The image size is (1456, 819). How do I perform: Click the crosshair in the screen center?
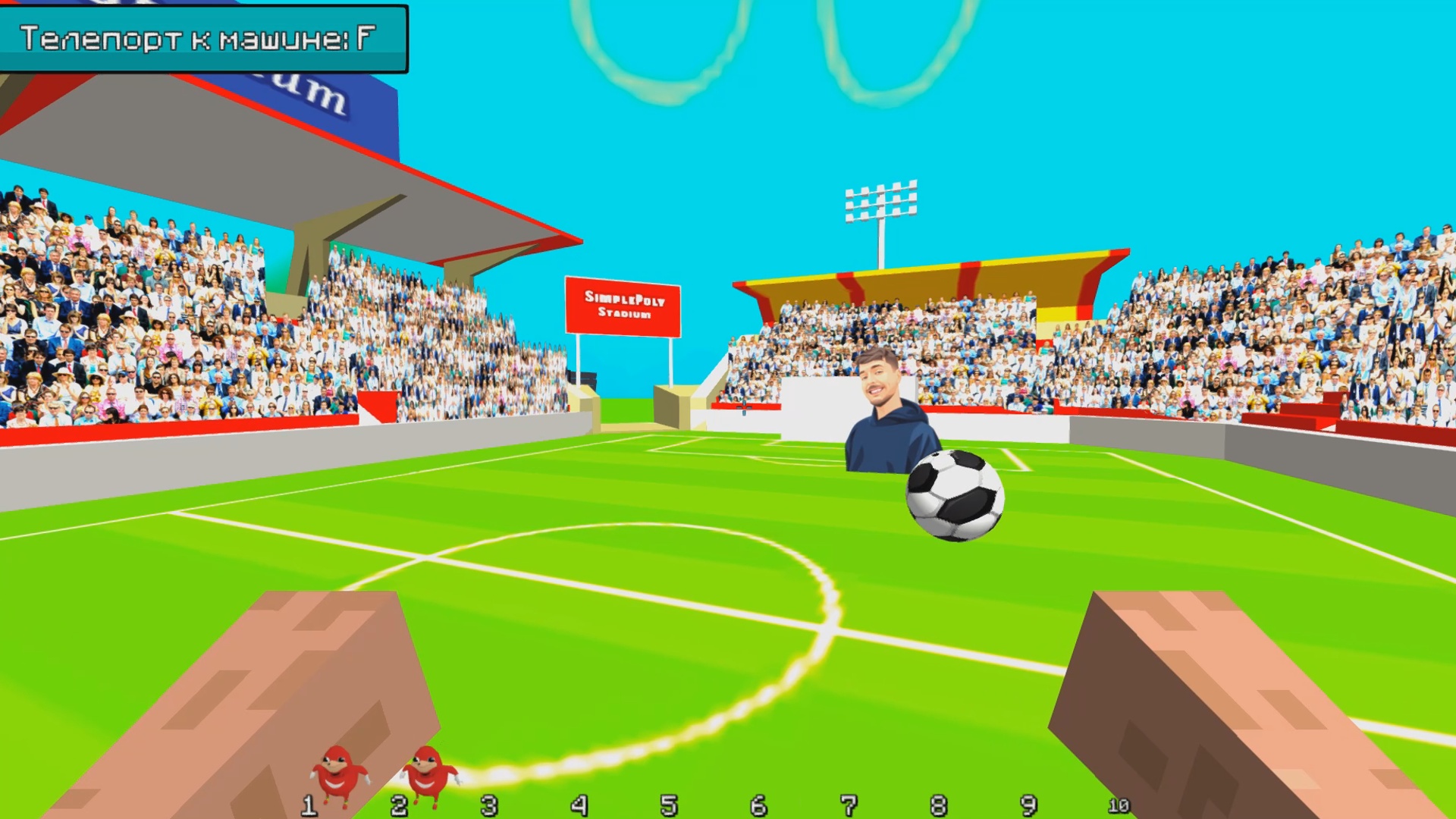[742, 408]
